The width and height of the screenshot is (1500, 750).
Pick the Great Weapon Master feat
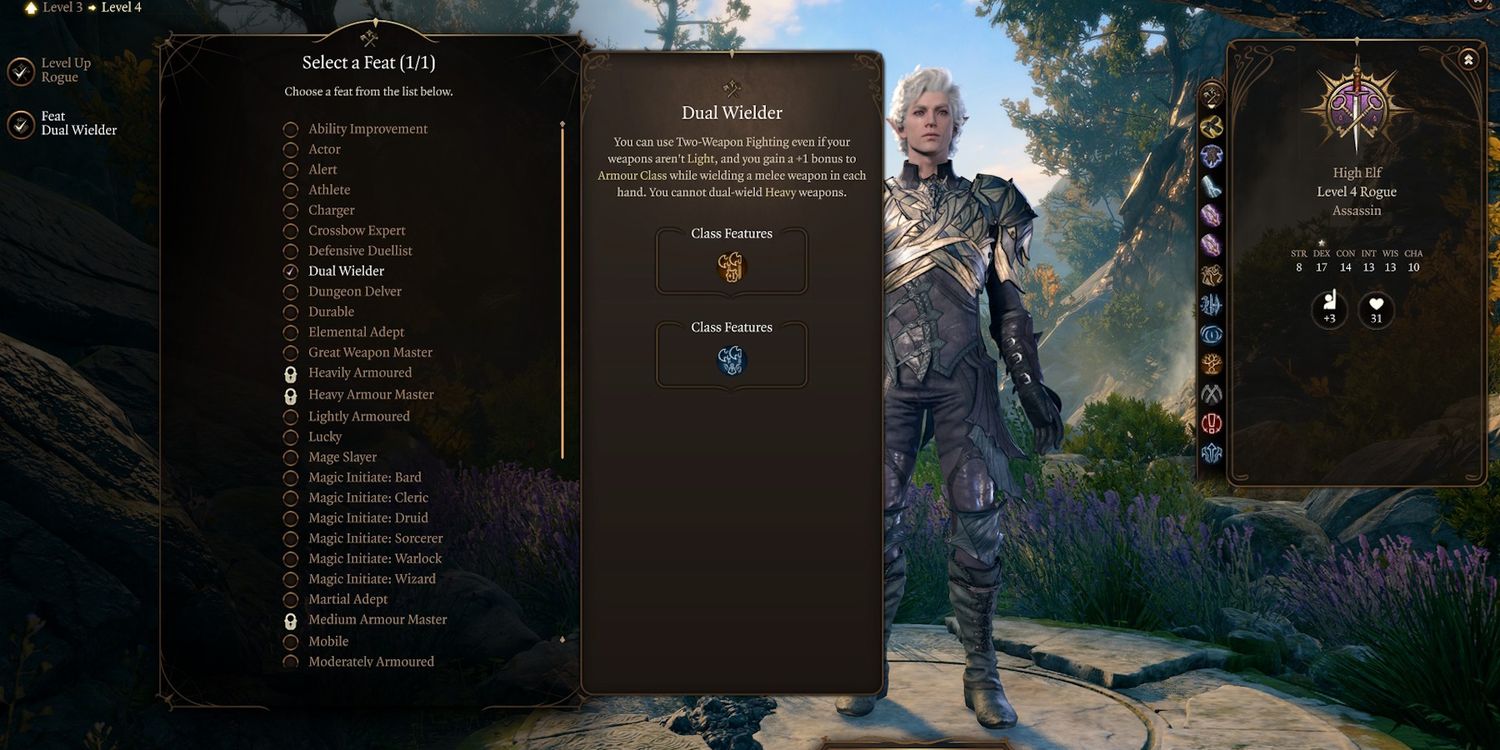coord(370,352)
